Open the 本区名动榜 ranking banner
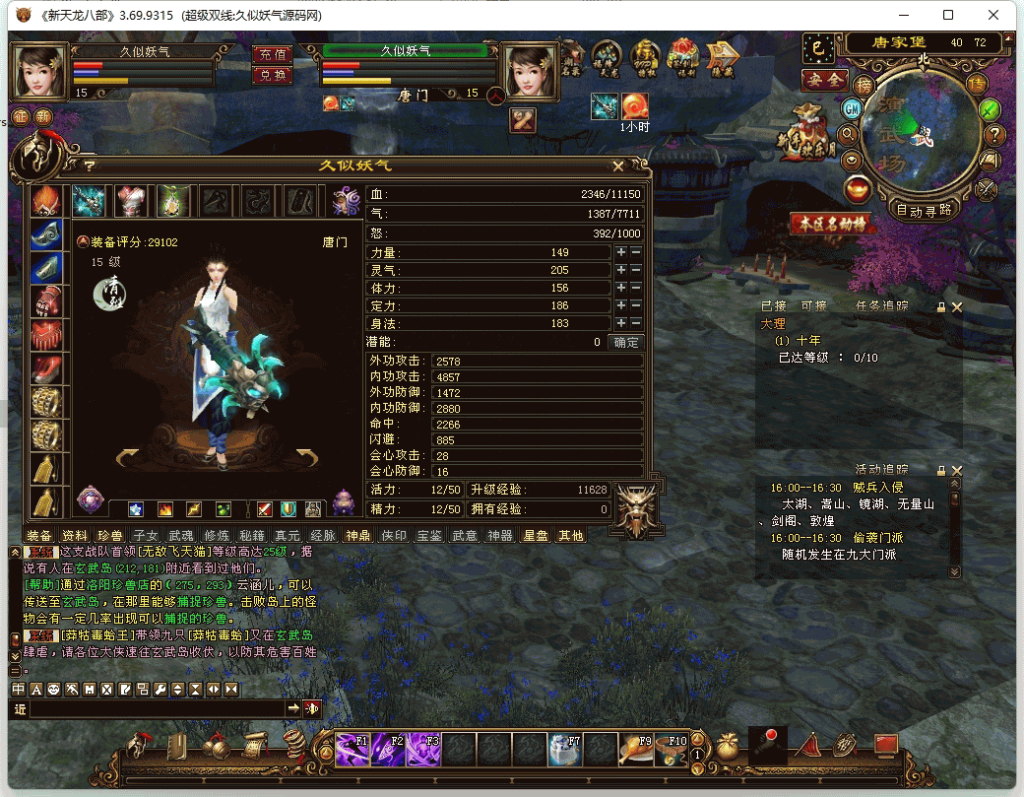This screenshot has width=1024, height=797. [828, 224]
